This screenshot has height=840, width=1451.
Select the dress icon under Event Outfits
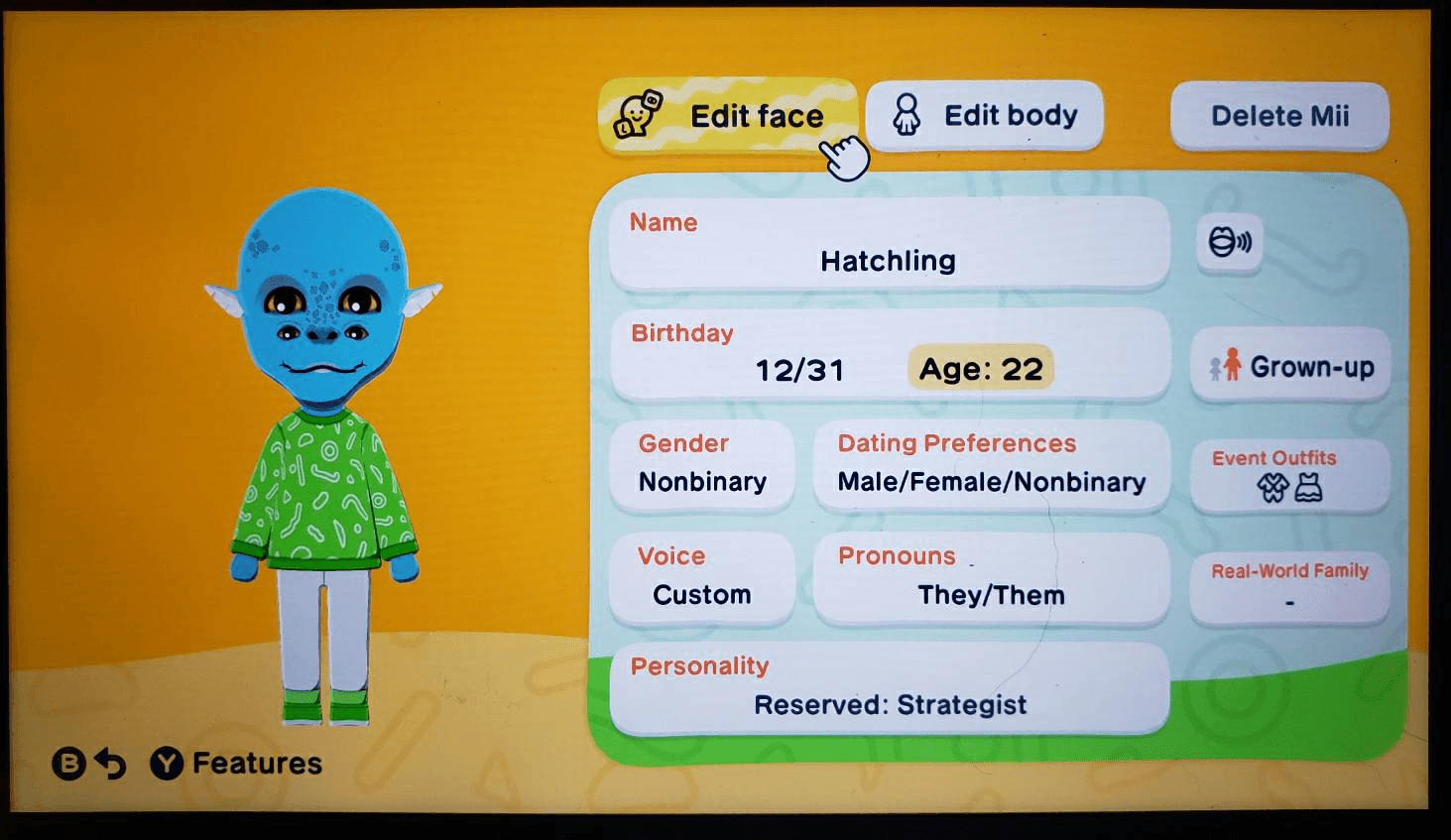(1309, 488)
